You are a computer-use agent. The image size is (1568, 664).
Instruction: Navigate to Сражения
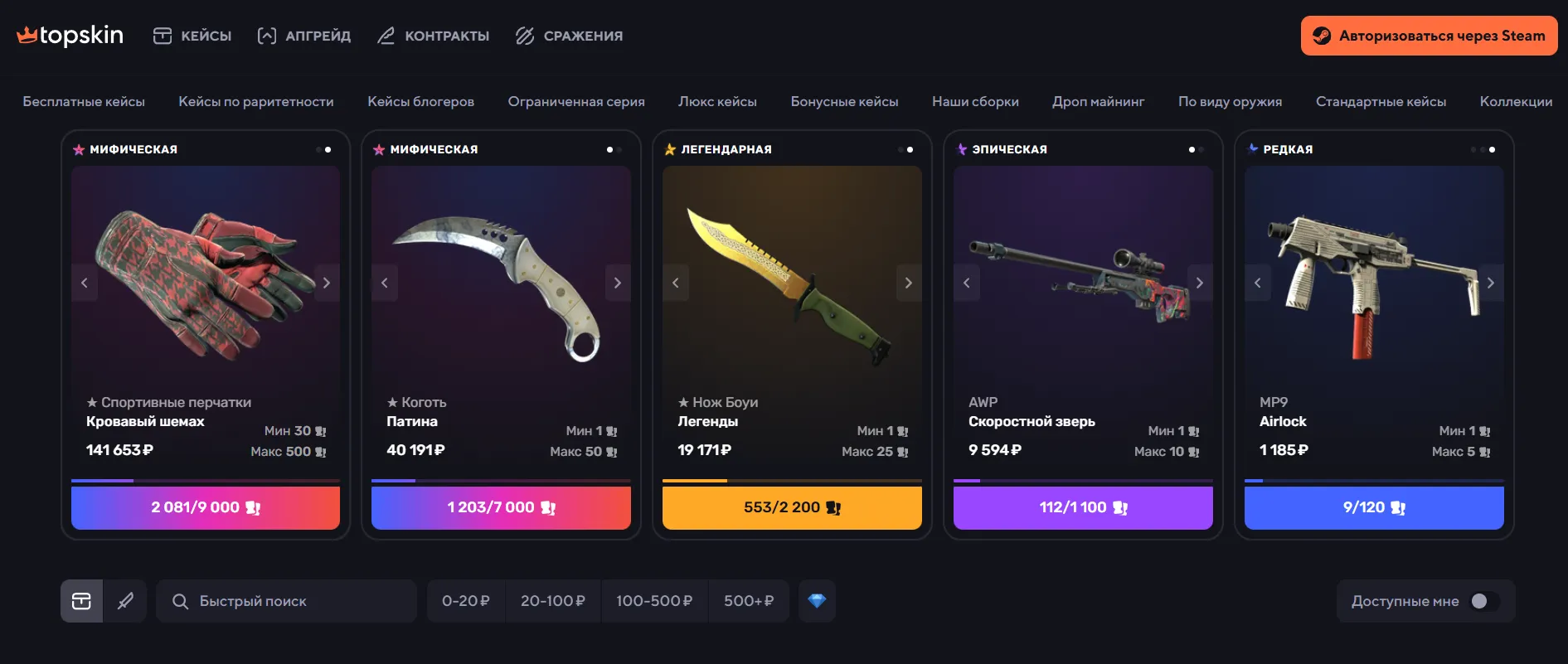point(569,36)
